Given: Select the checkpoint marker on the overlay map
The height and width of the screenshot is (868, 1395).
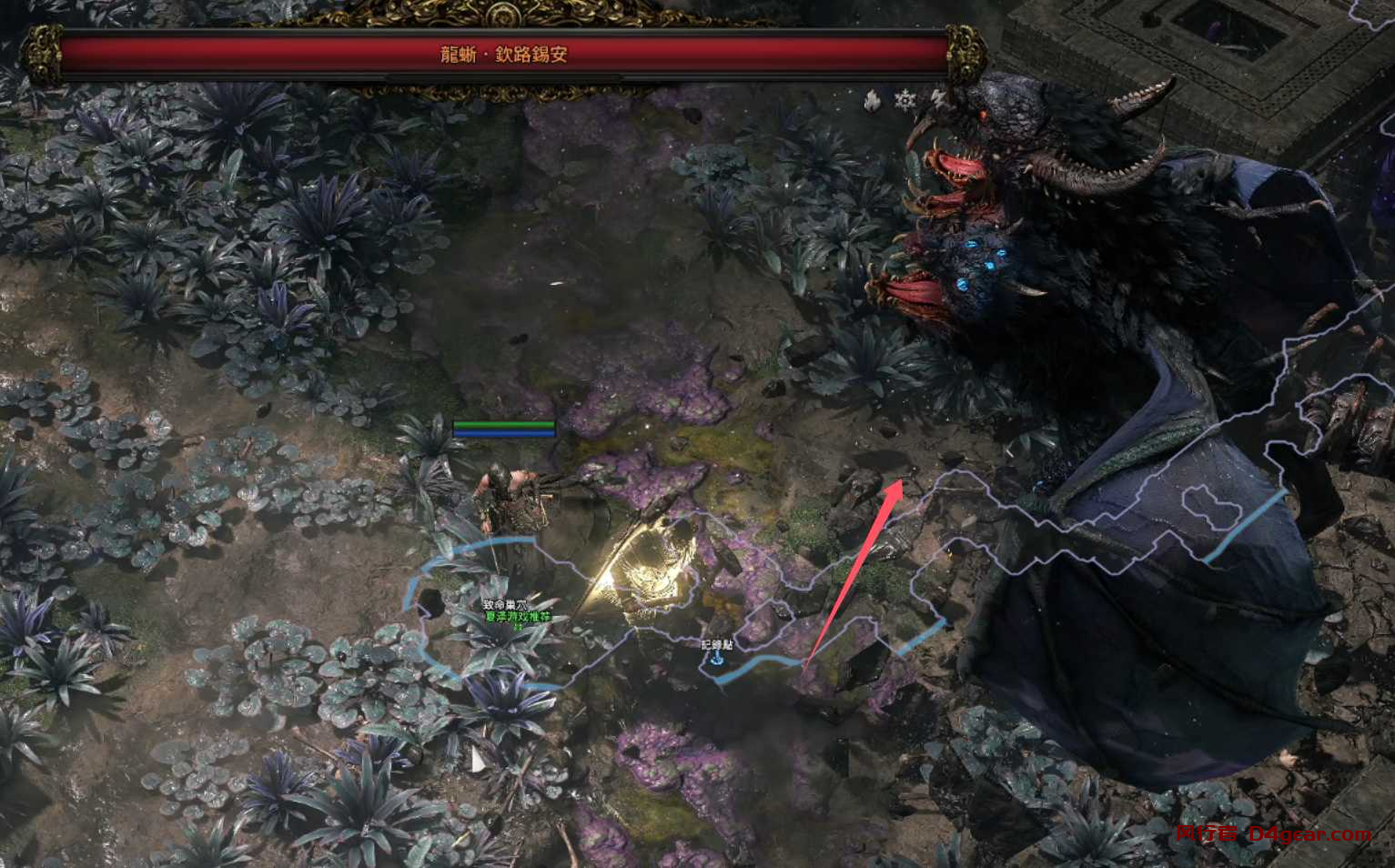Looking at the screenshot, I should 717,657.
